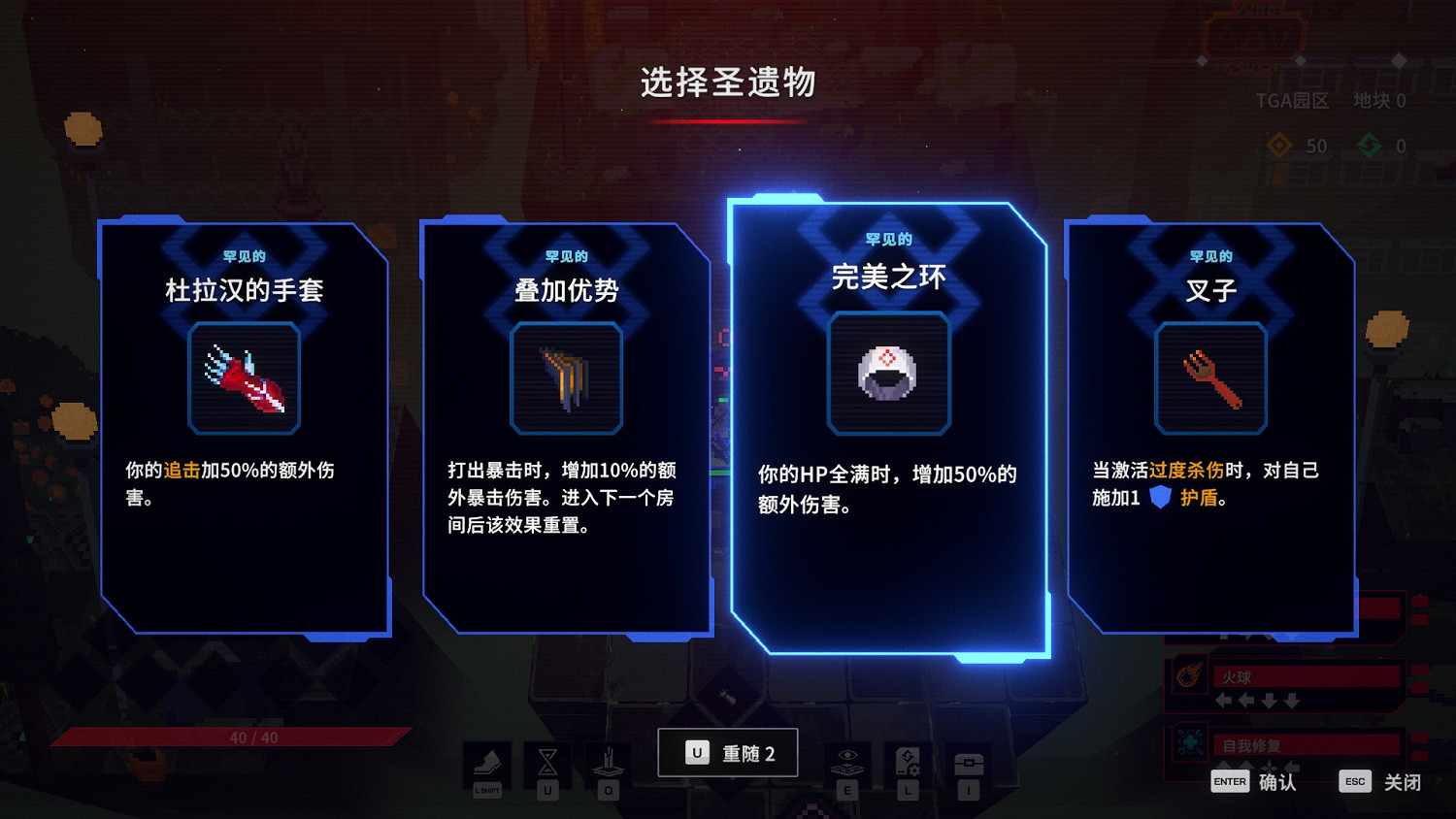
Task: Click the green currency counter showing 0
Action: 1381,147
